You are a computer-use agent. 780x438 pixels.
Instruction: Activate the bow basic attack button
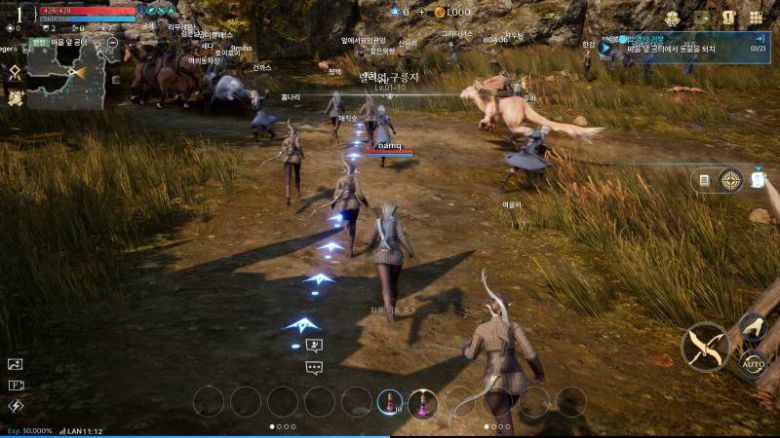pos(705,347)
